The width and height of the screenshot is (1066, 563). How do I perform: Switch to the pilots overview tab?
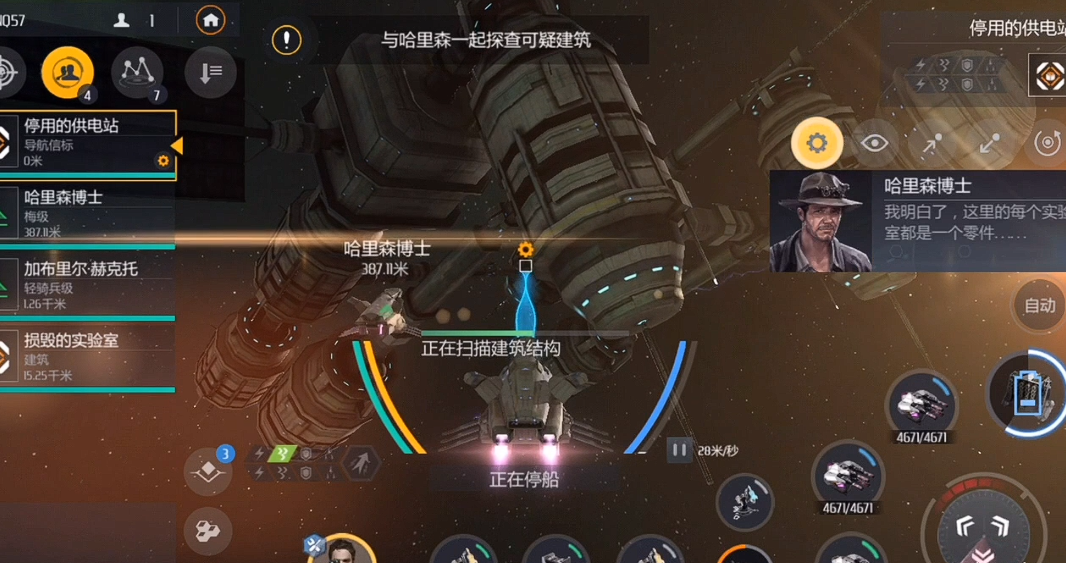pos(68,71)
